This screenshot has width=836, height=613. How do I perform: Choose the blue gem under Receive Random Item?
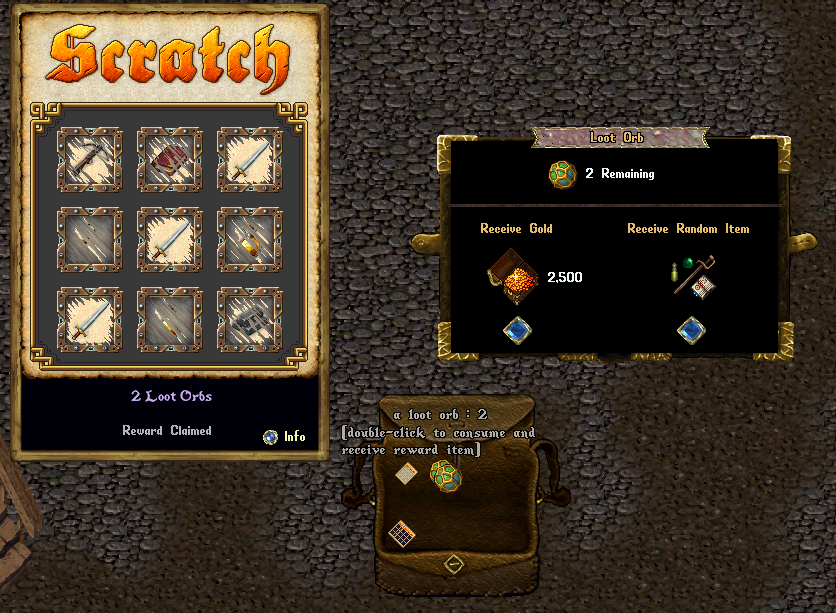[691, 330]
